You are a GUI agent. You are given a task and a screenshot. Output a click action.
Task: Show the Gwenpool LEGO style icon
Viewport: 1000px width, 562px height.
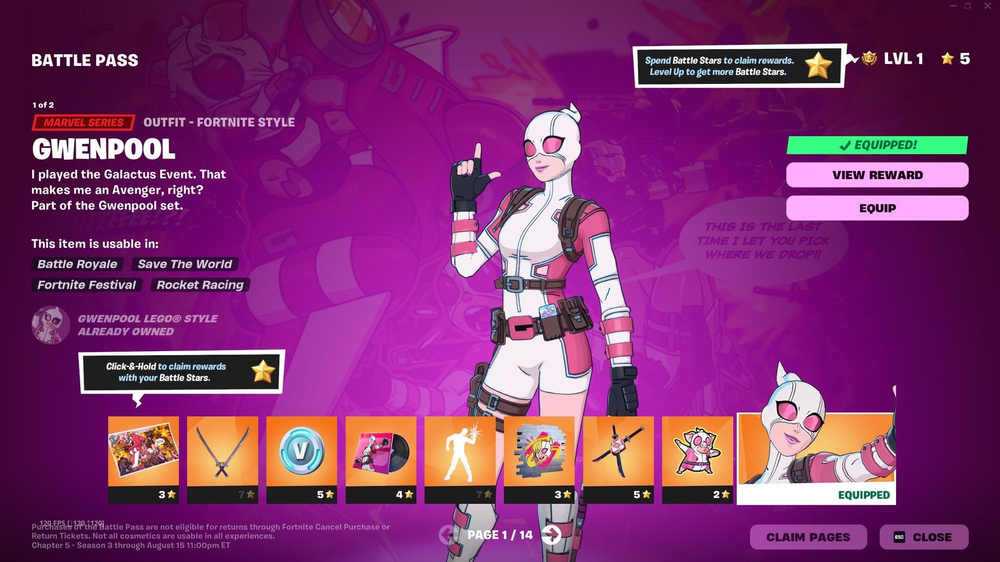(x=50, y=325)
